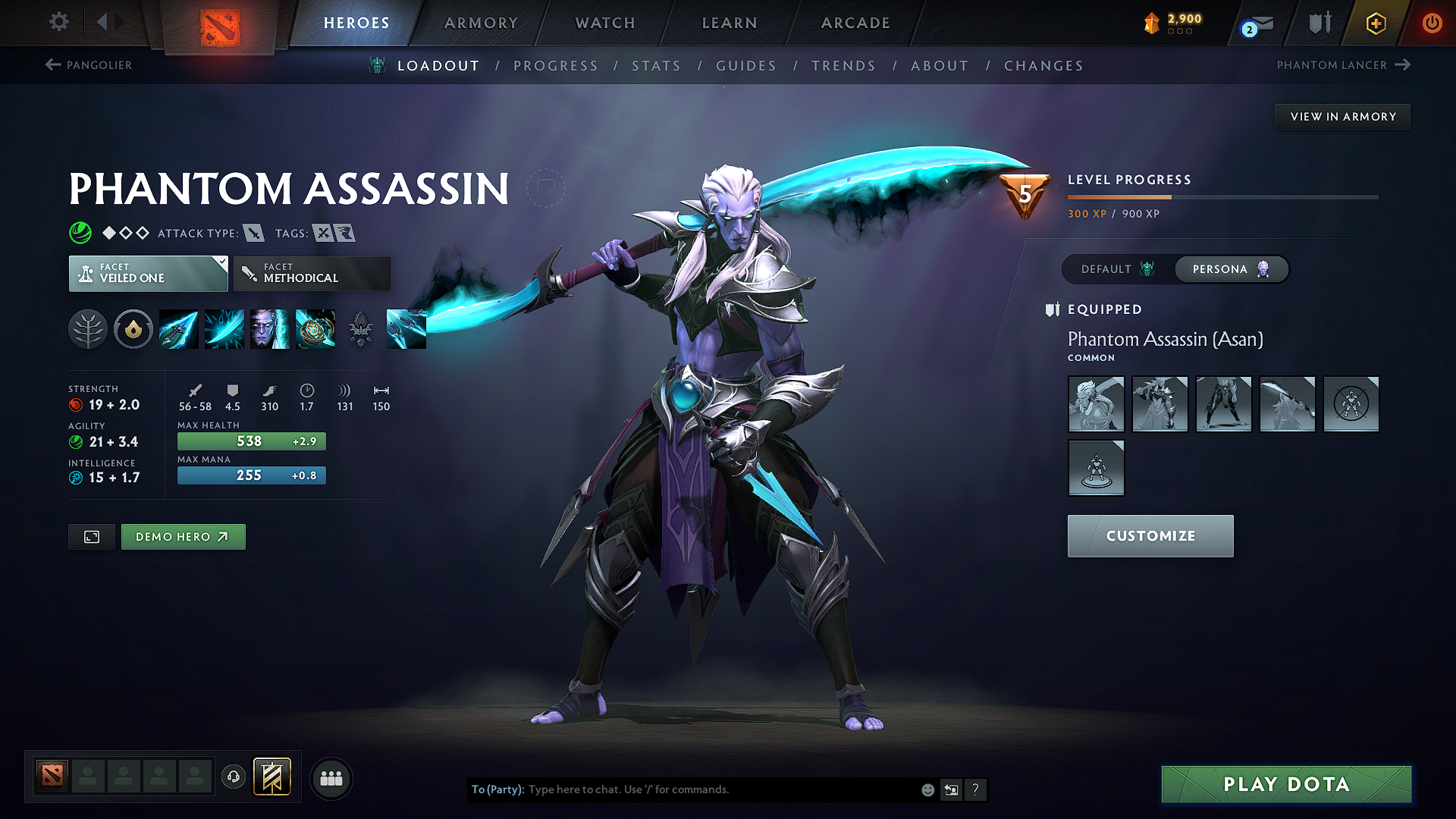Select the Persona toggle option
The width and height of the screenshot is (1456, 819).
pos(1230,269)
